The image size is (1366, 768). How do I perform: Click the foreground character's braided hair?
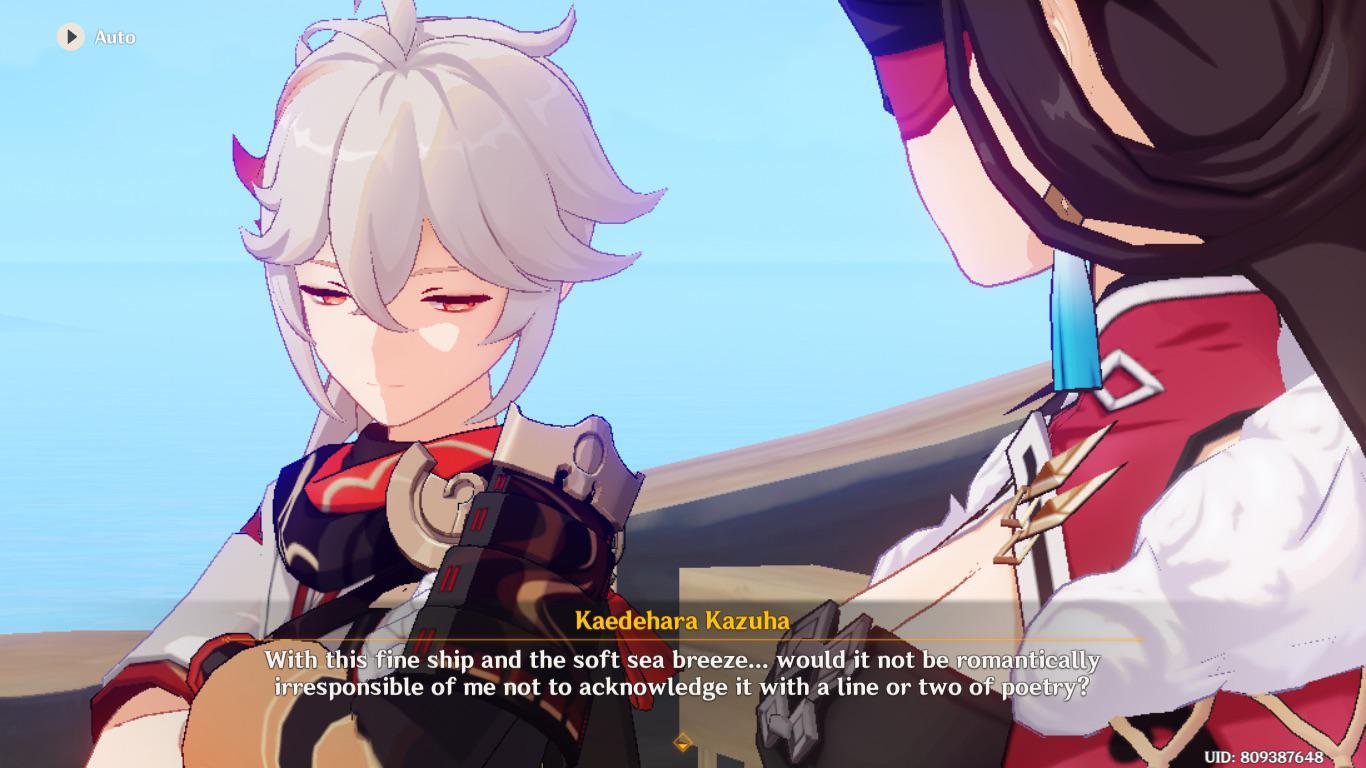[1200, 150]
